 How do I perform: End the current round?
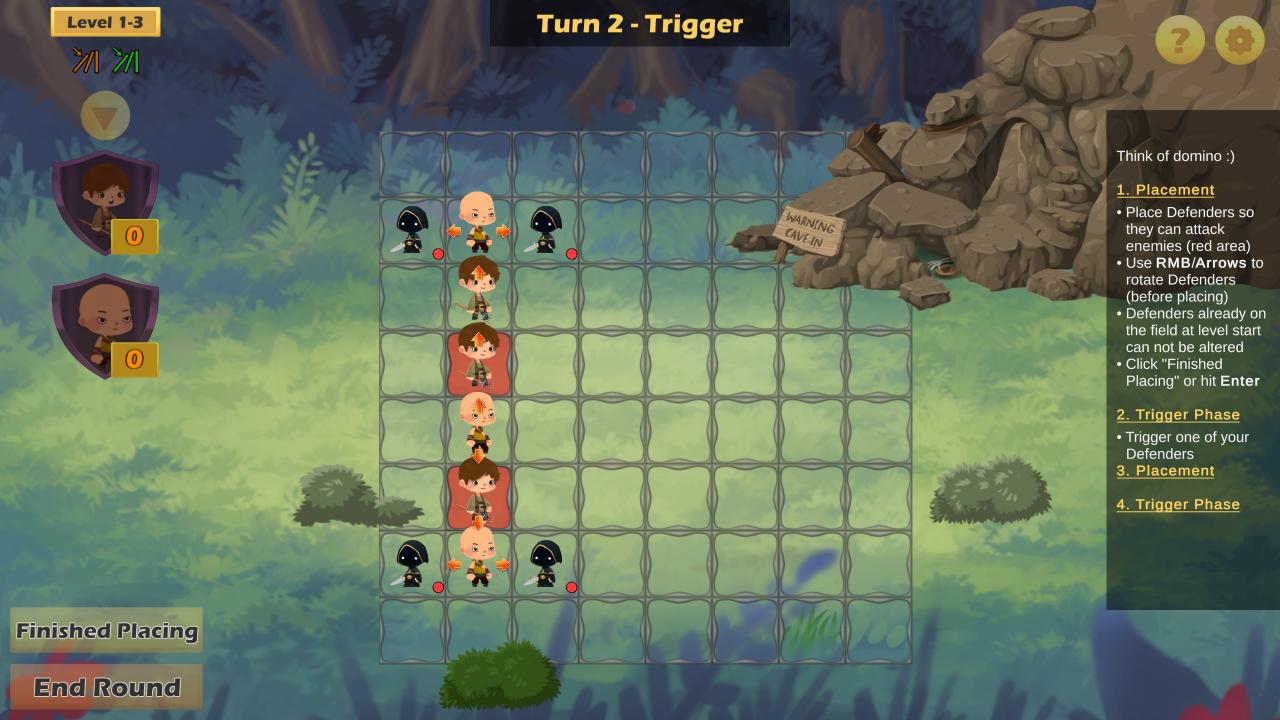tap(106, 688)
